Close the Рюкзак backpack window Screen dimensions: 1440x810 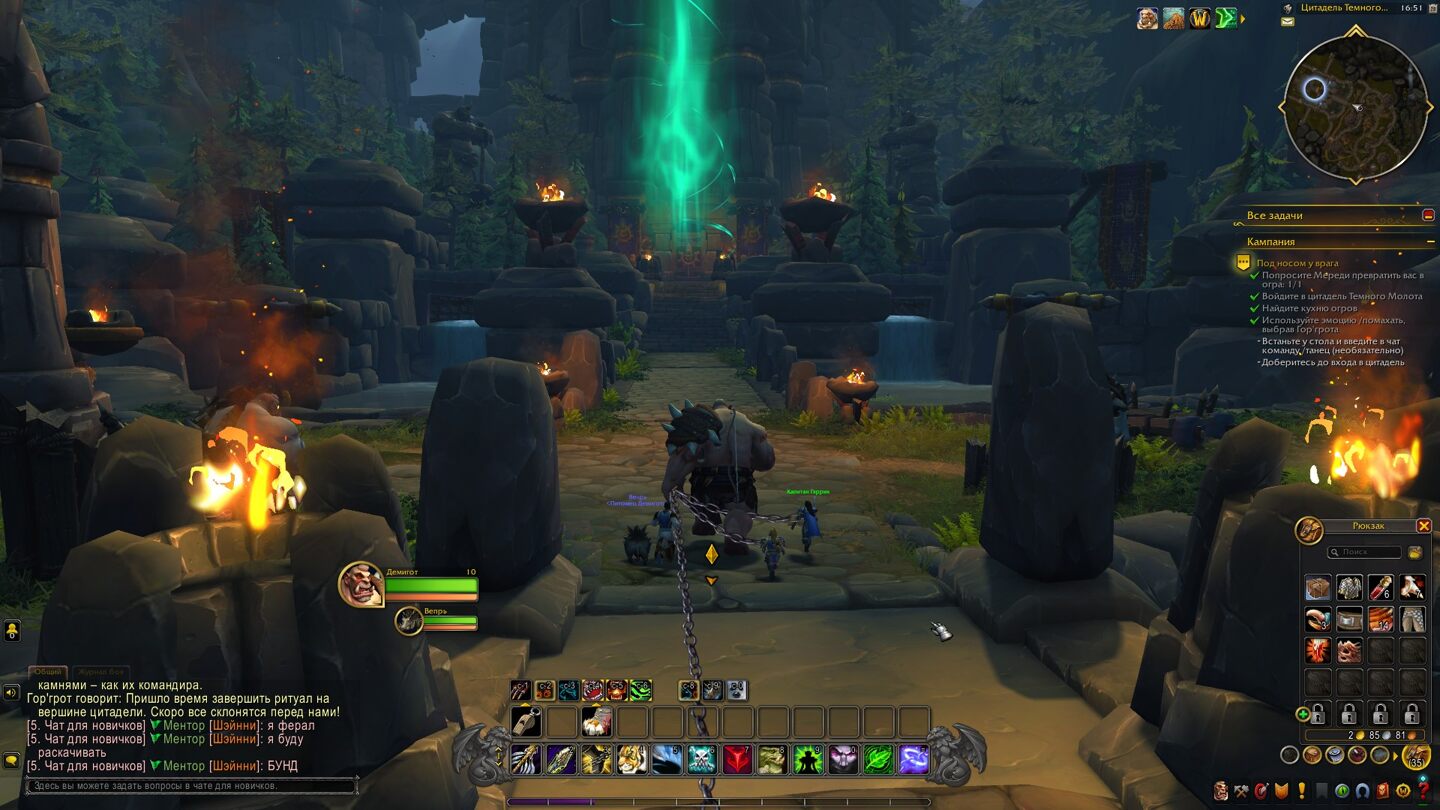1424,526
